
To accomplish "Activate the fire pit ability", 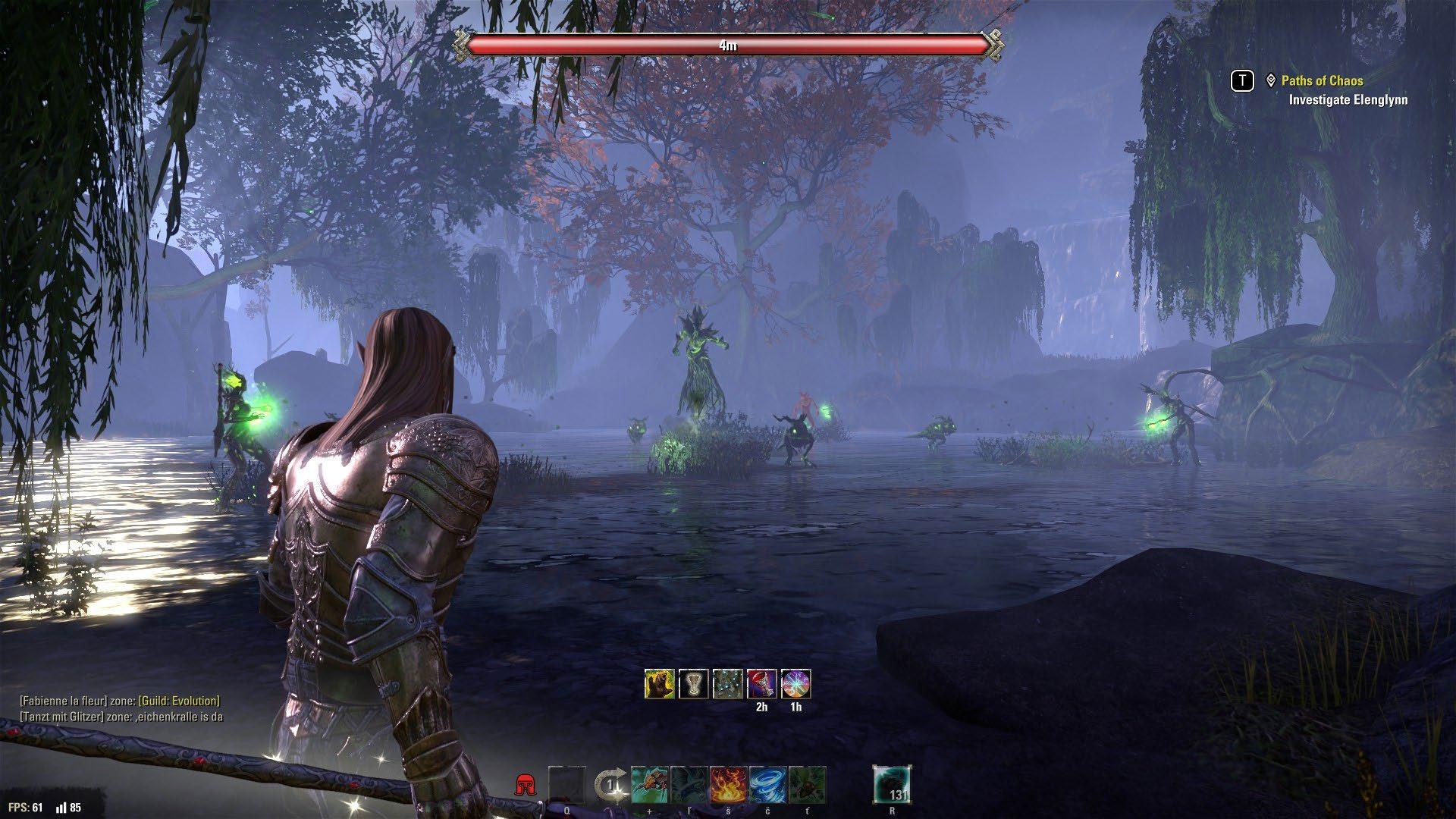I will [x=728, y=785].
